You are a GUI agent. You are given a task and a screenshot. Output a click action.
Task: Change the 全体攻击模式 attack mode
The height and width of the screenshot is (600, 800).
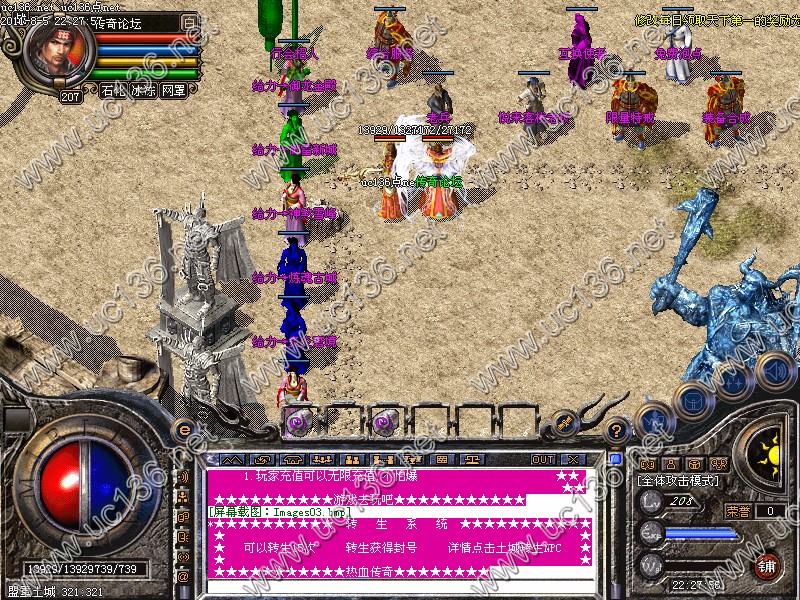(x=685, y=481)
